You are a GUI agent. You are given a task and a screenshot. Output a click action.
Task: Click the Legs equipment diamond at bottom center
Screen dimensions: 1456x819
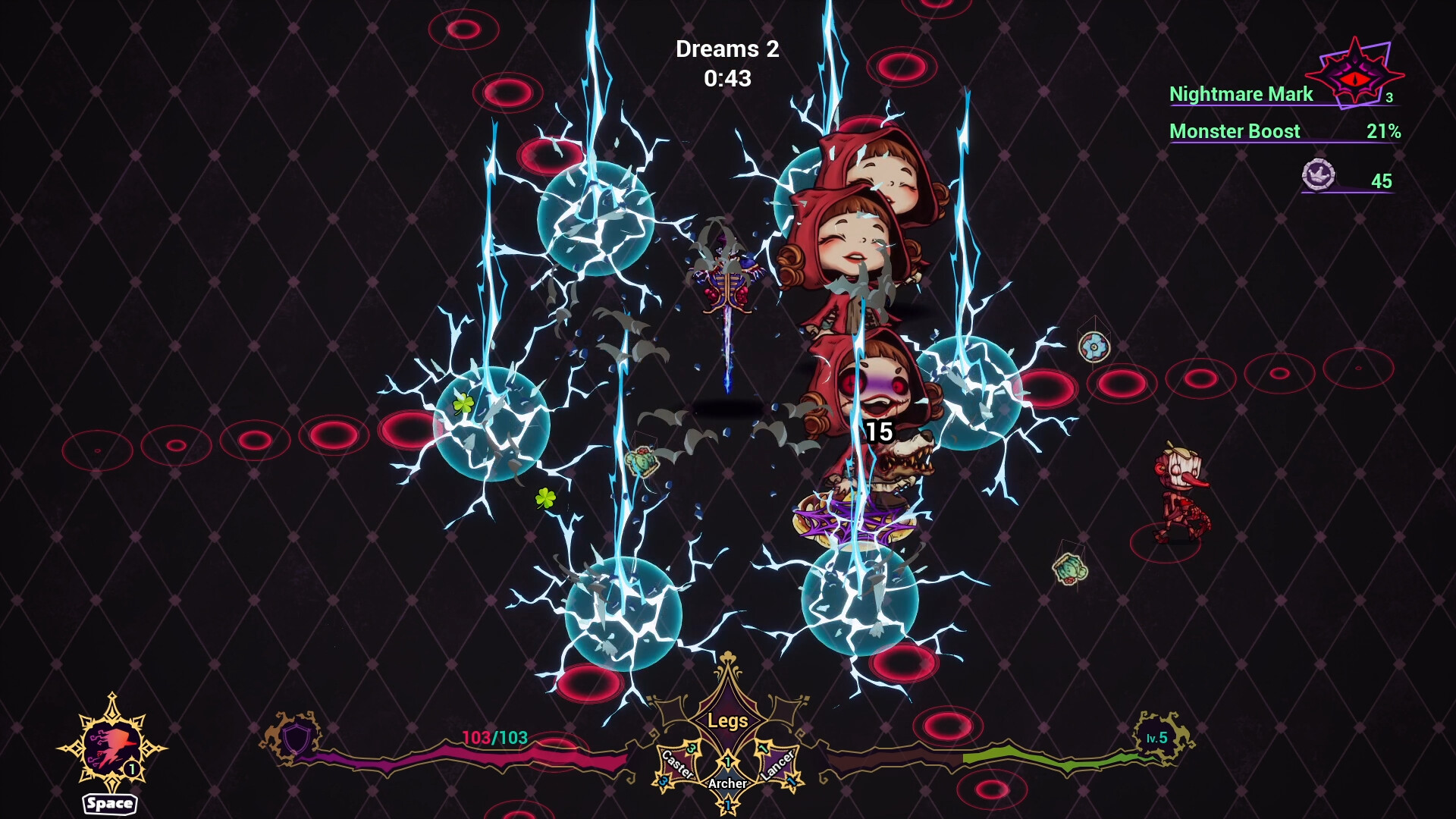tap(730, 720)
